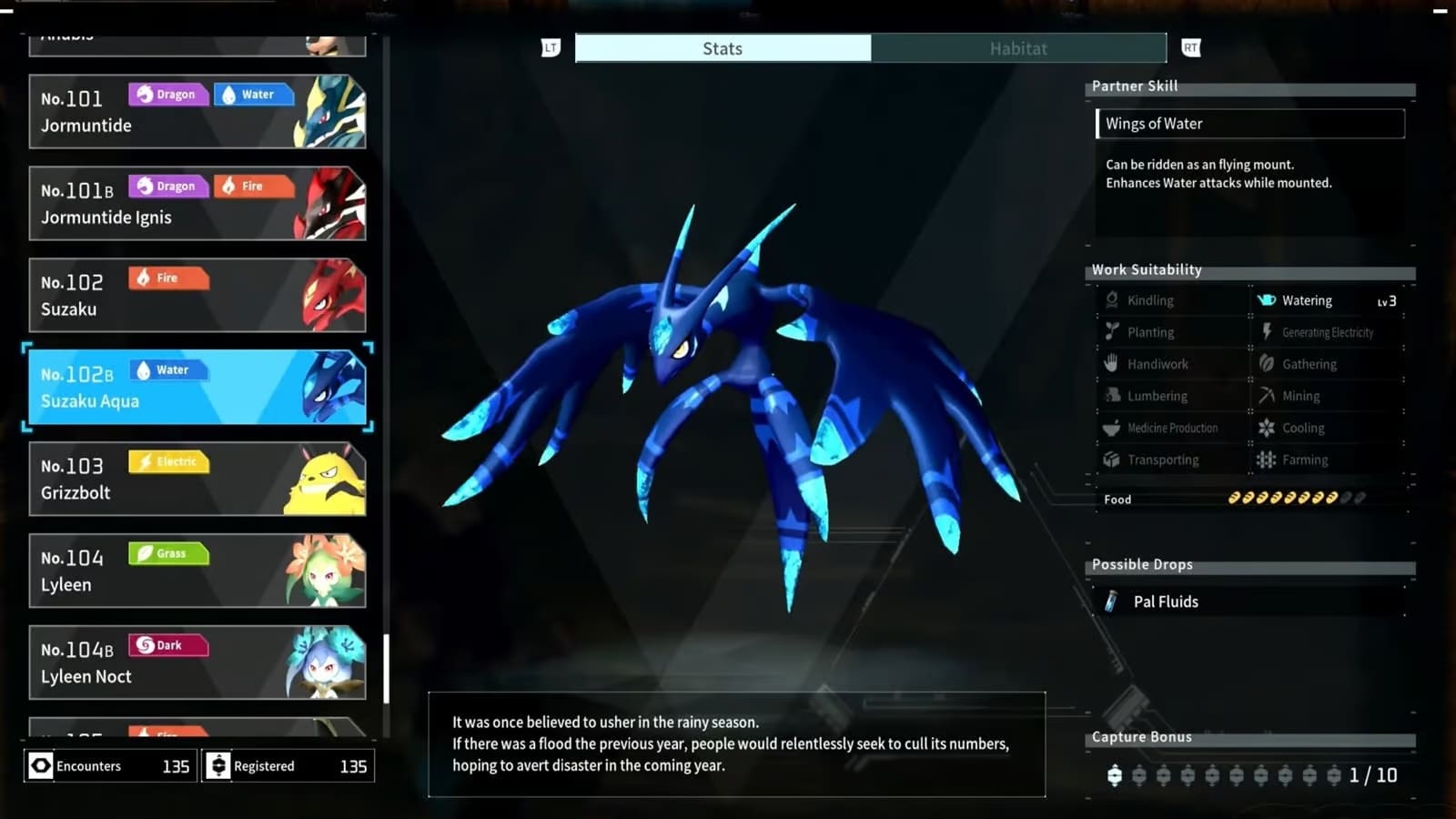1456x819 pixels.
Task: Click the Watering icon in Work Suitability
Action: tap(1265, 299)
